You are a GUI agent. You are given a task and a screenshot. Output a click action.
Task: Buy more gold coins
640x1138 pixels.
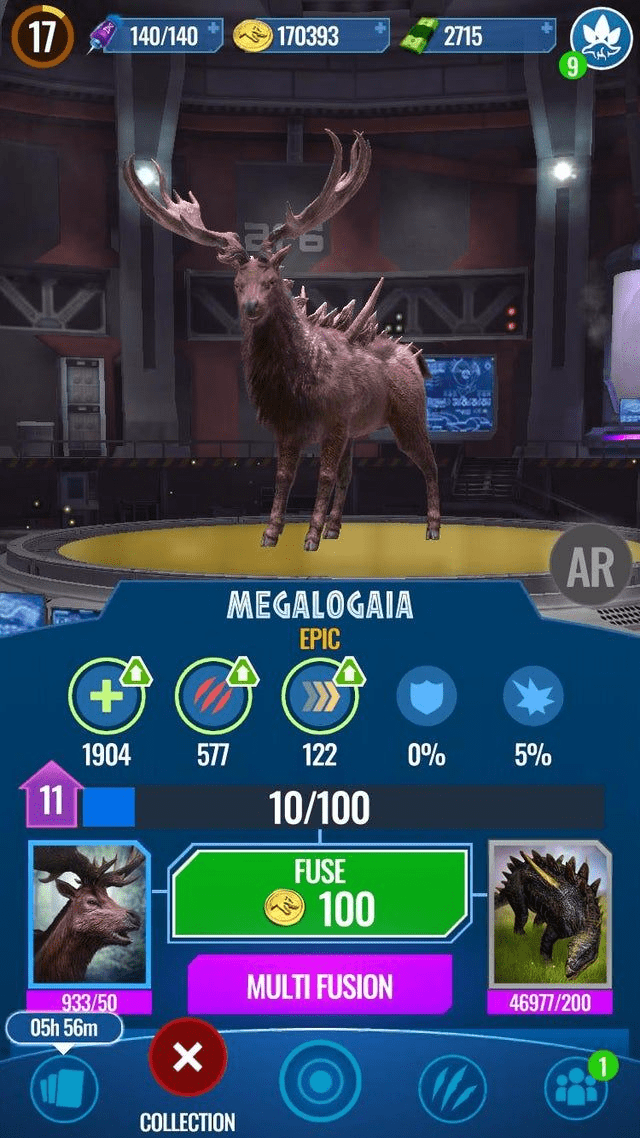380,34
